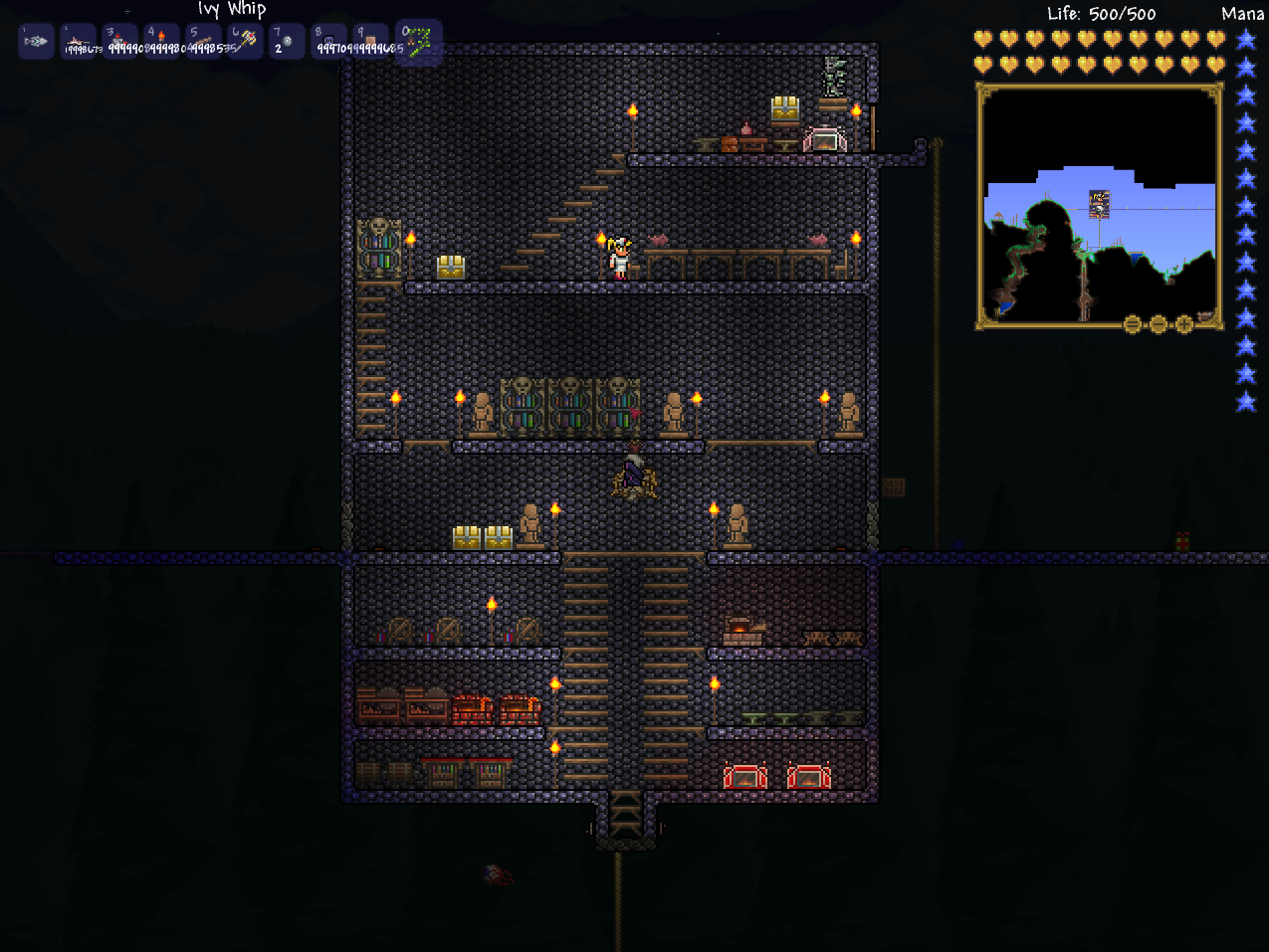The image size is (1269, 952).
Task: Select the Ivy Whip hotbar slot
Action: tap(418, 43)
